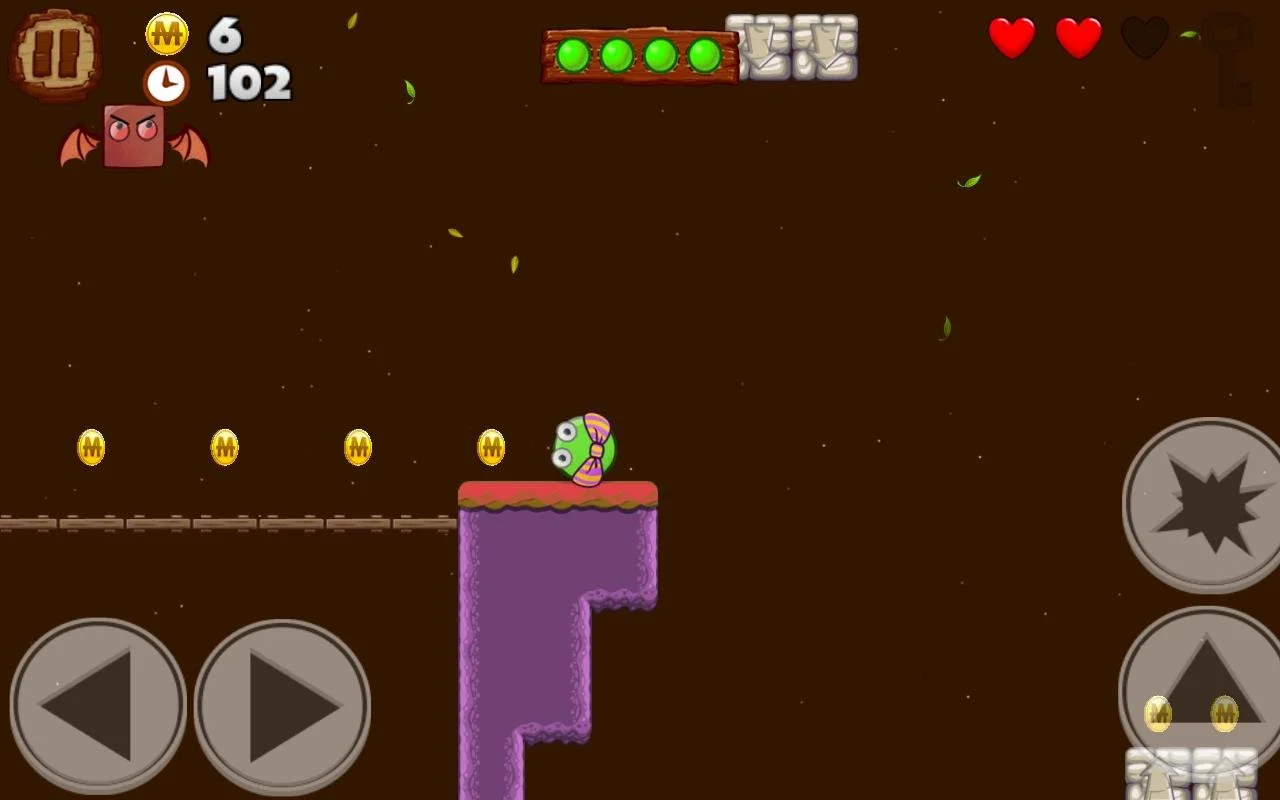Tap the coin closest to the frog
The height and width of the screenshot is (800, 1280).
coord(492,447)
